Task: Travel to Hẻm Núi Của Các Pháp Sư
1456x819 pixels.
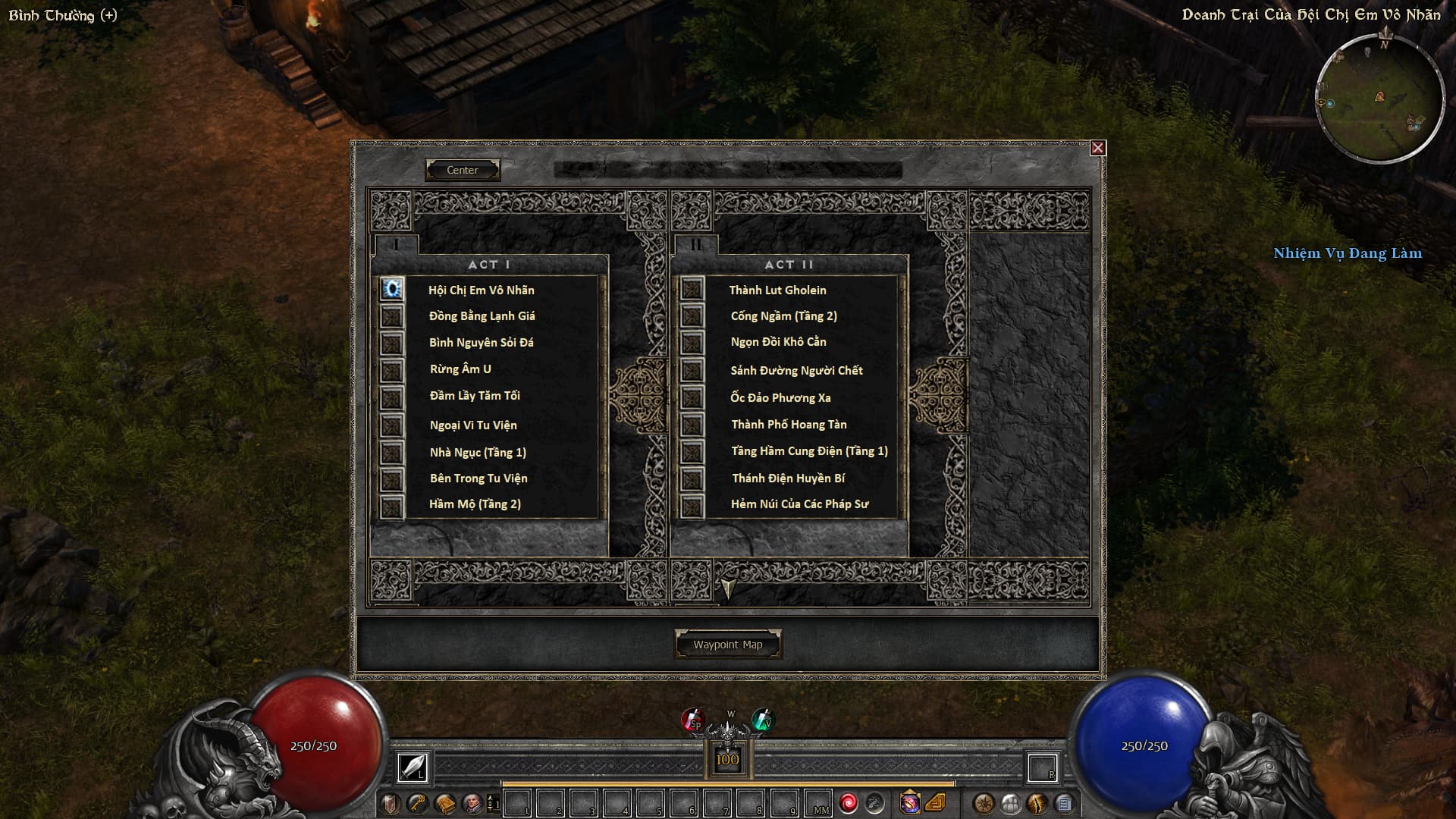Action: [x=799, y=504]
